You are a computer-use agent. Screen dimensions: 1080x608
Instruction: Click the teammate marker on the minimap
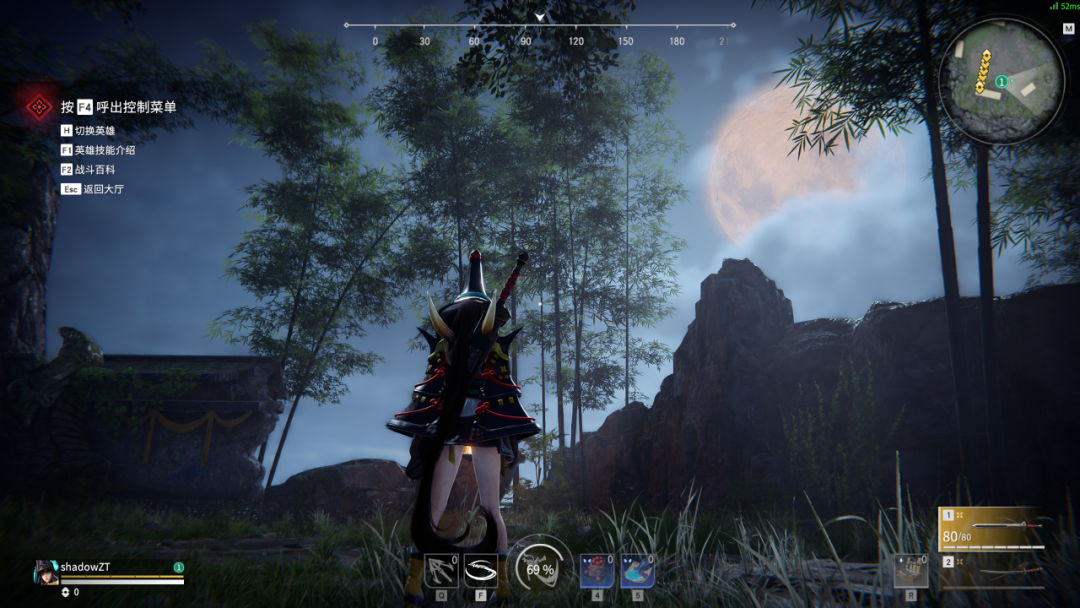pyautogui.click(x=1001, y=81)
